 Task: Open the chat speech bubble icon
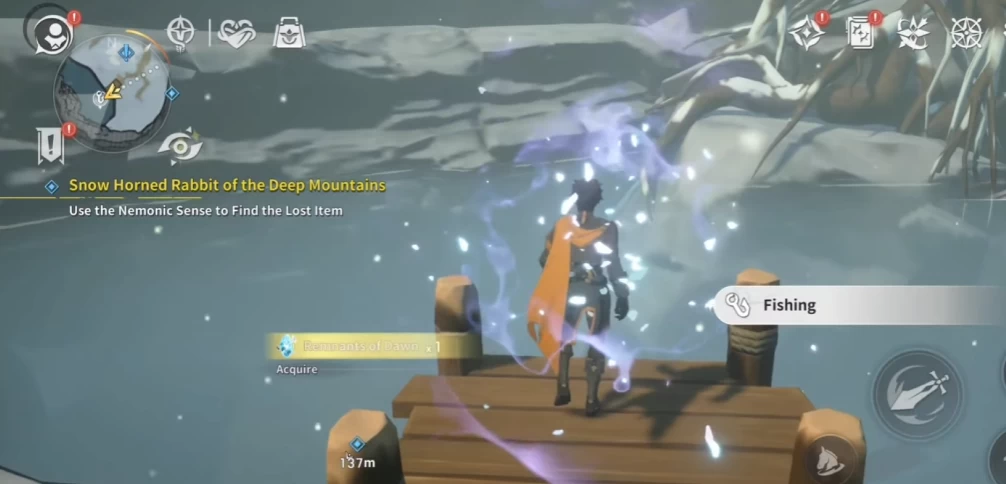click(x=45, y=34)
